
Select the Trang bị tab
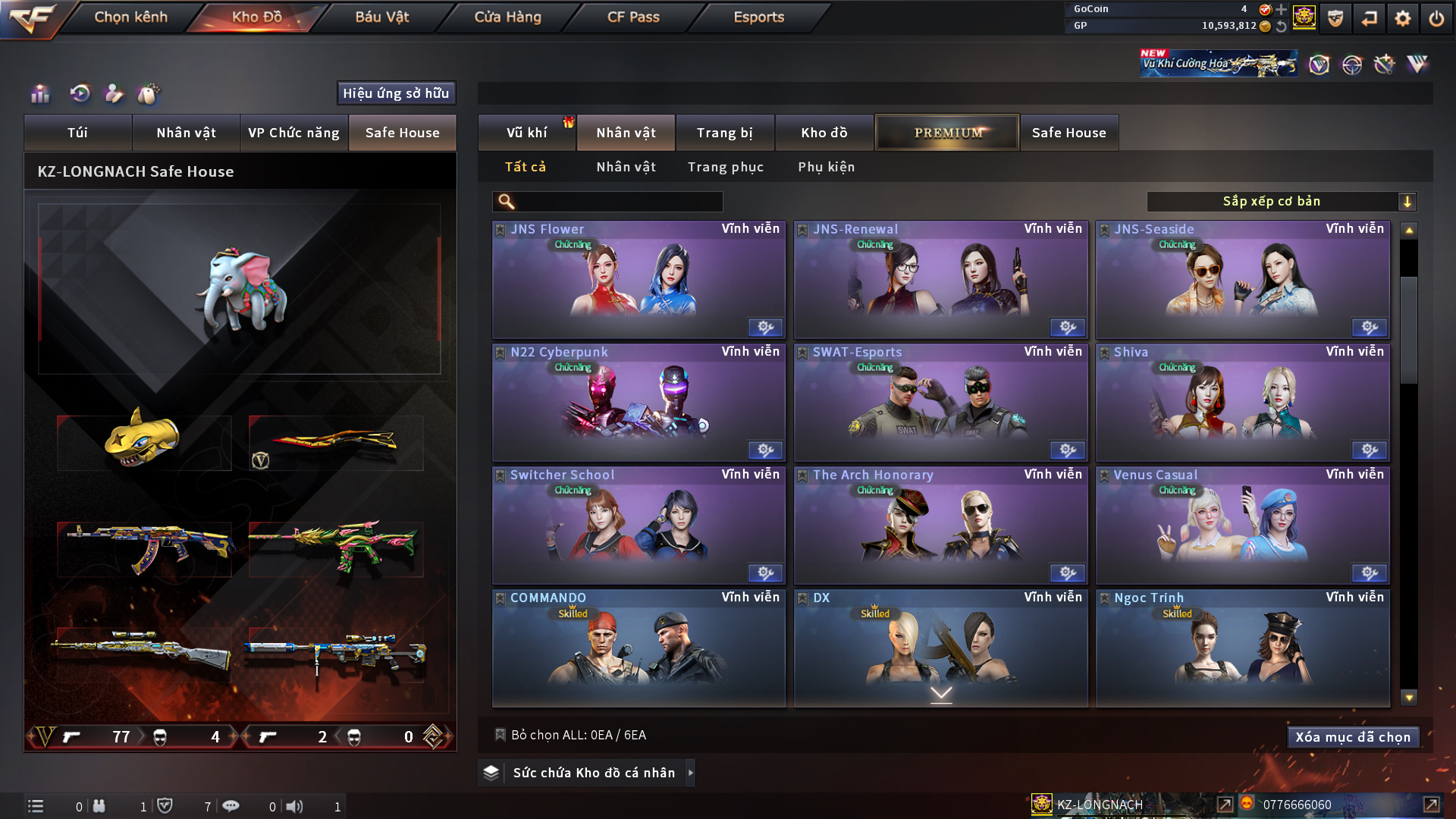click(724, 133)
